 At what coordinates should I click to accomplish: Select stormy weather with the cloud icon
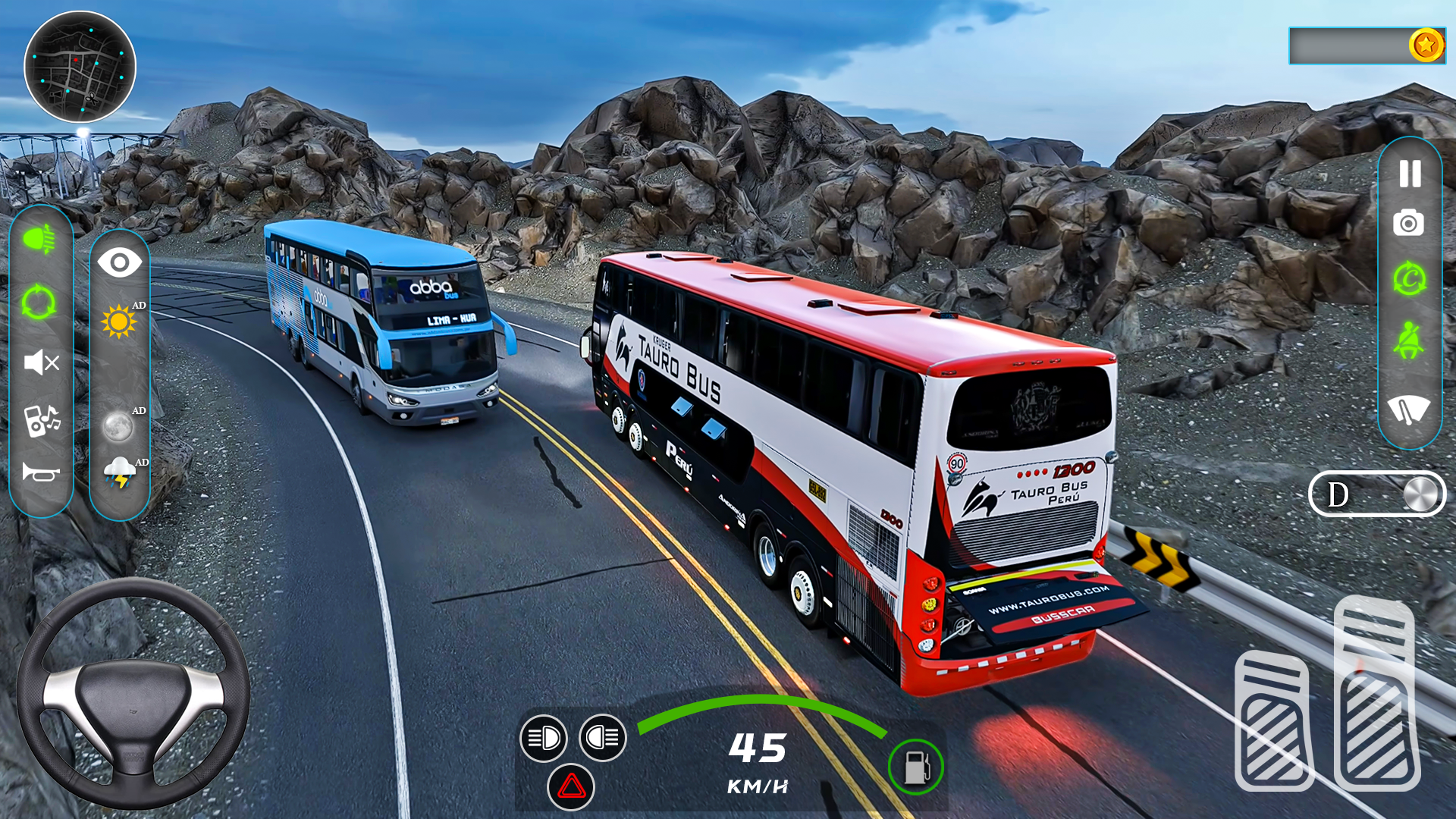coord(120,470)
